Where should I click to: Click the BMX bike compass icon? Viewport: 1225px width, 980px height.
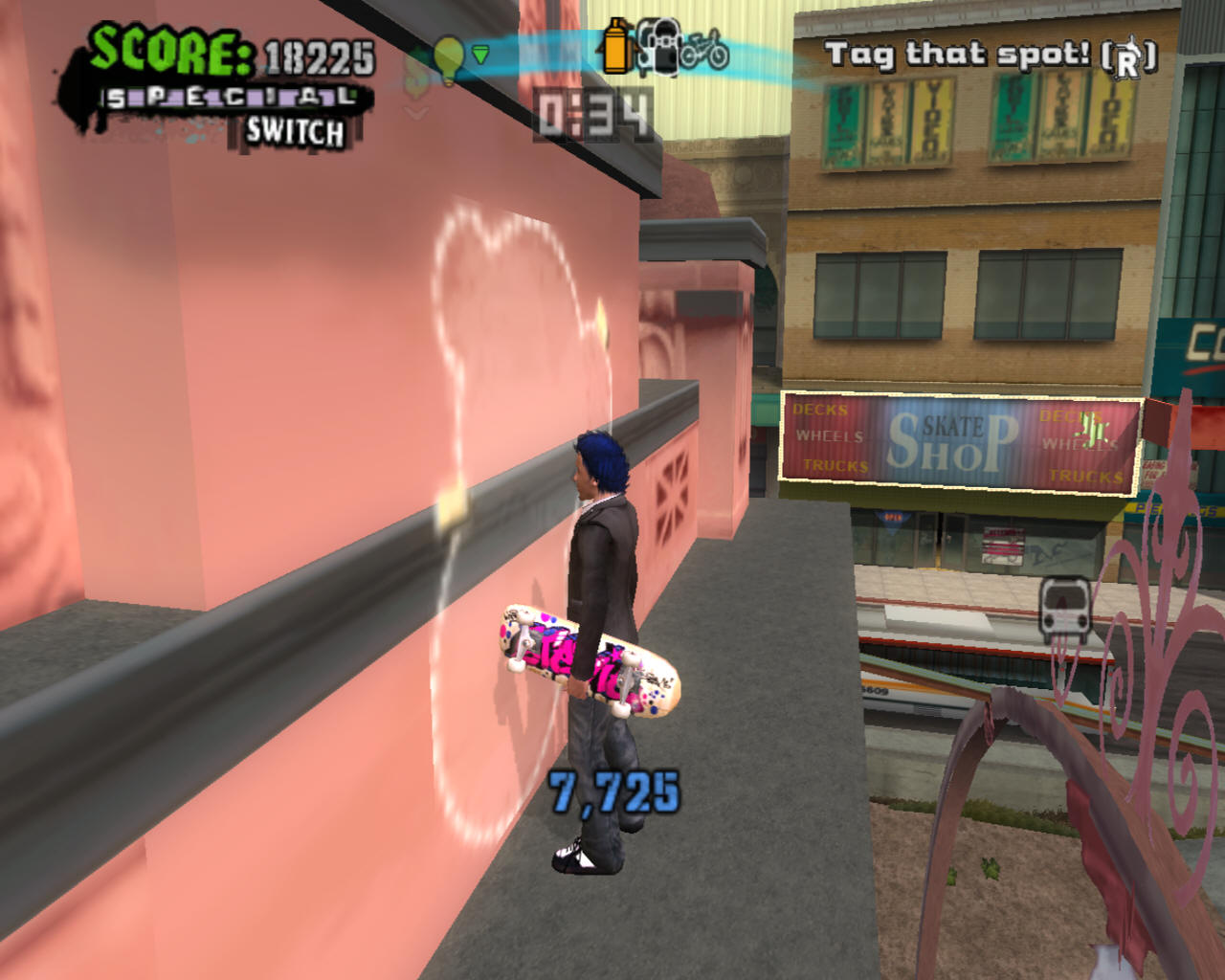coord(705,50)
